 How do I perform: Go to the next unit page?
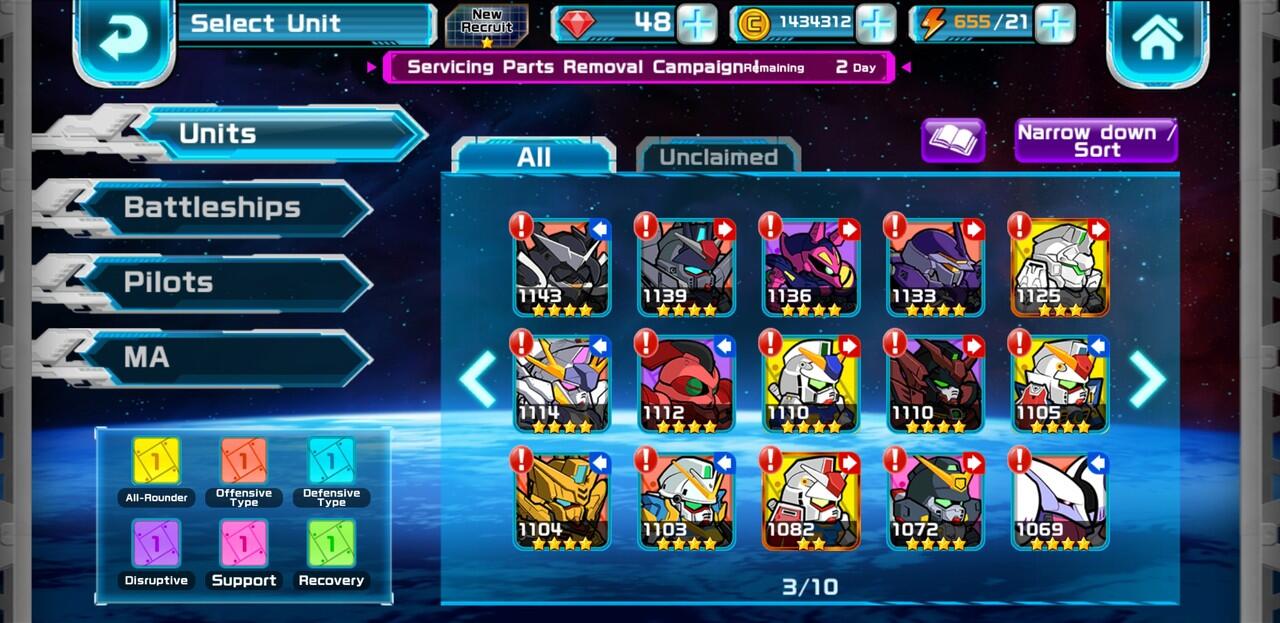(1147, 379)
